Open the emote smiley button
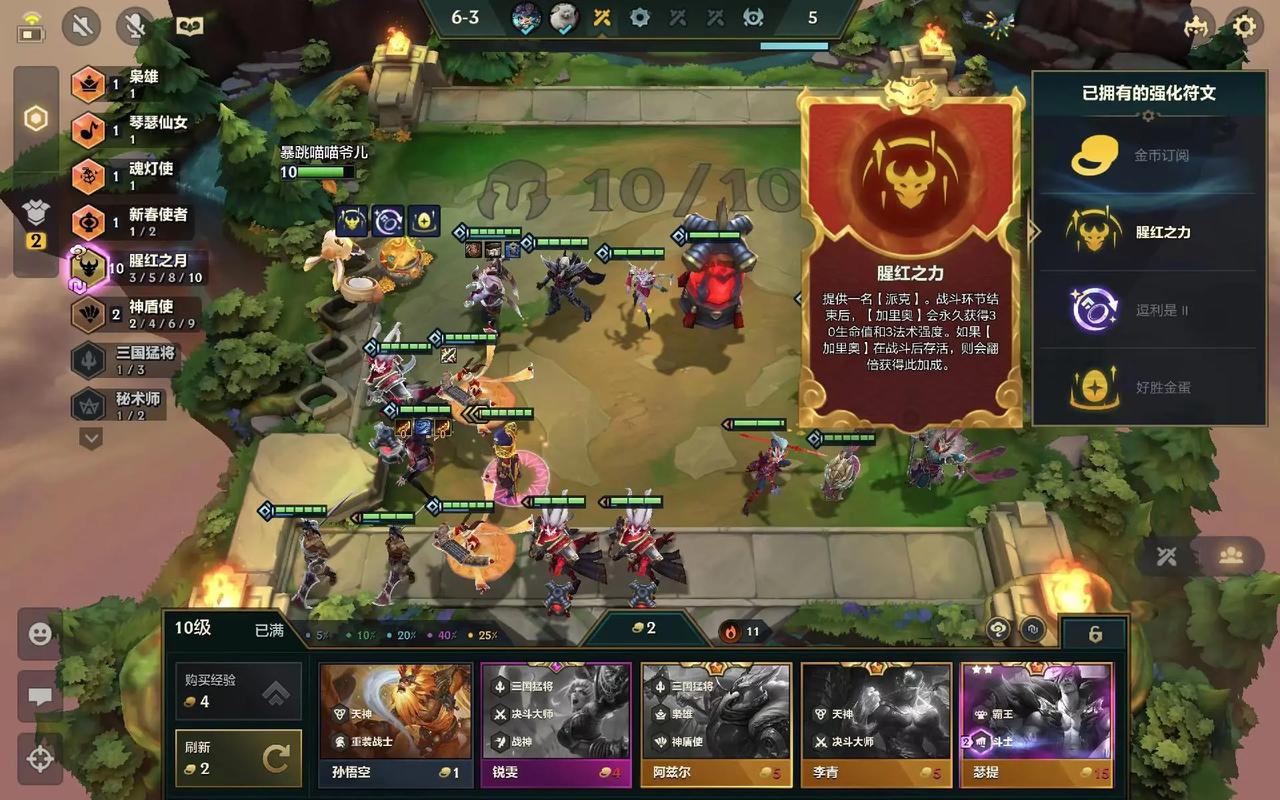The height and width of the screenshot is (800, 1280). (40, 634)
